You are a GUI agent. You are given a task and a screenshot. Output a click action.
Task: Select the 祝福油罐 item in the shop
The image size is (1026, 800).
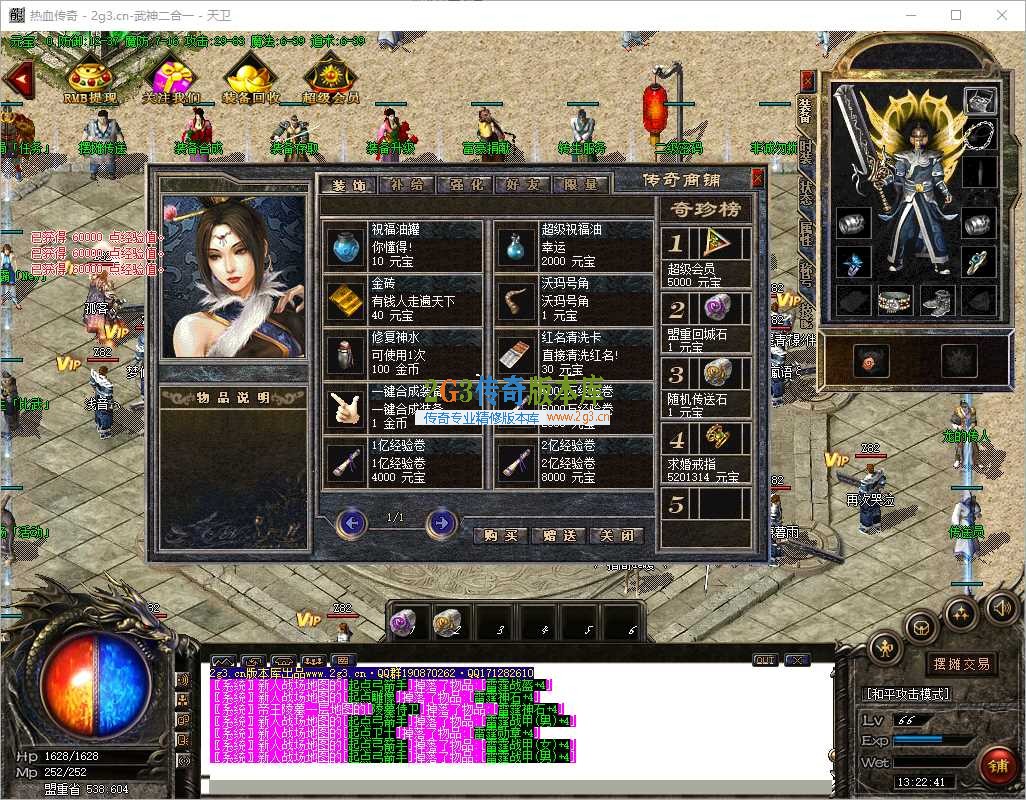[x=349, y=246]
